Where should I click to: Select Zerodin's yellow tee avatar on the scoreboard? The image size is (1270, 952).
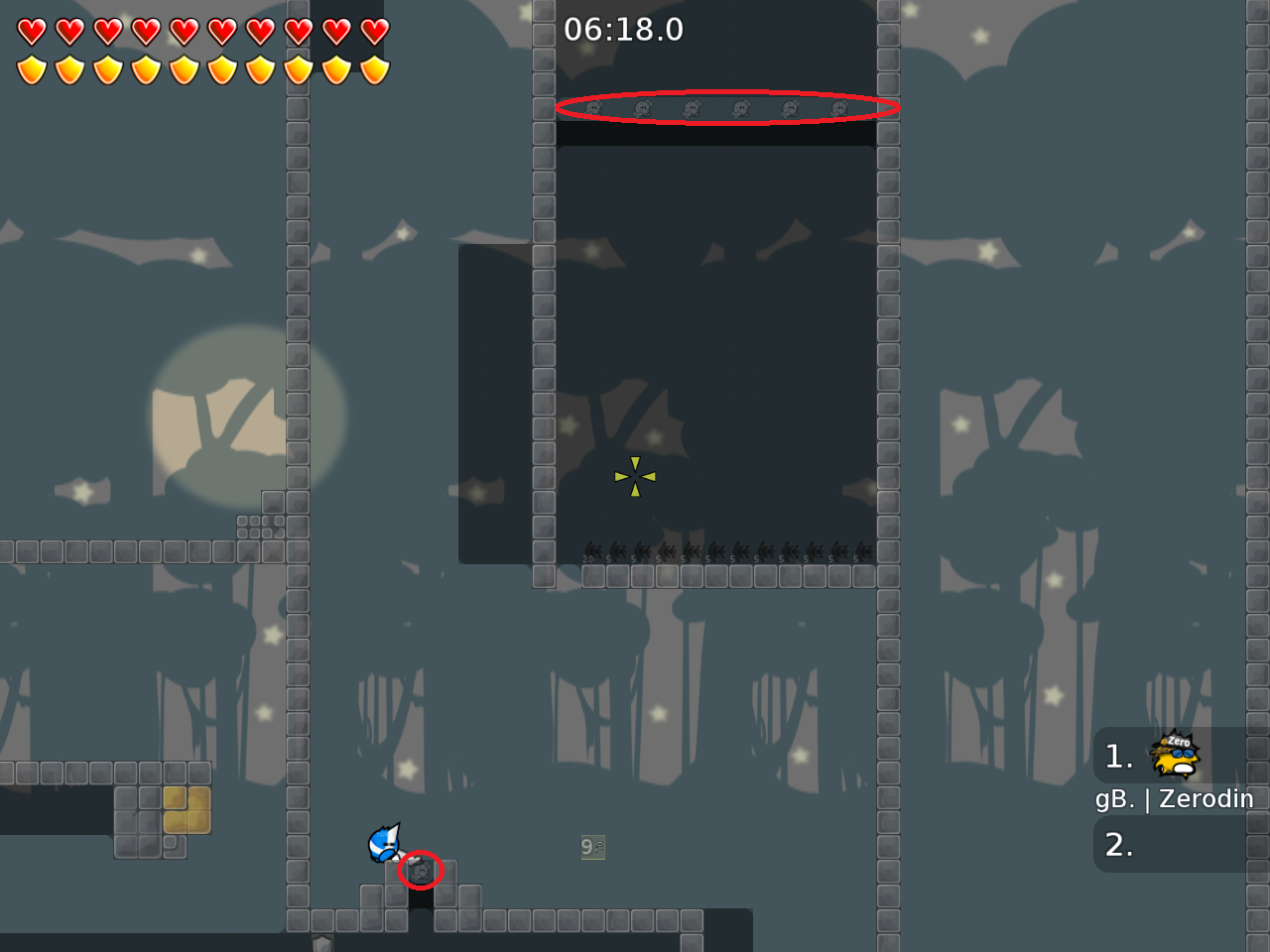[1173, 757]
